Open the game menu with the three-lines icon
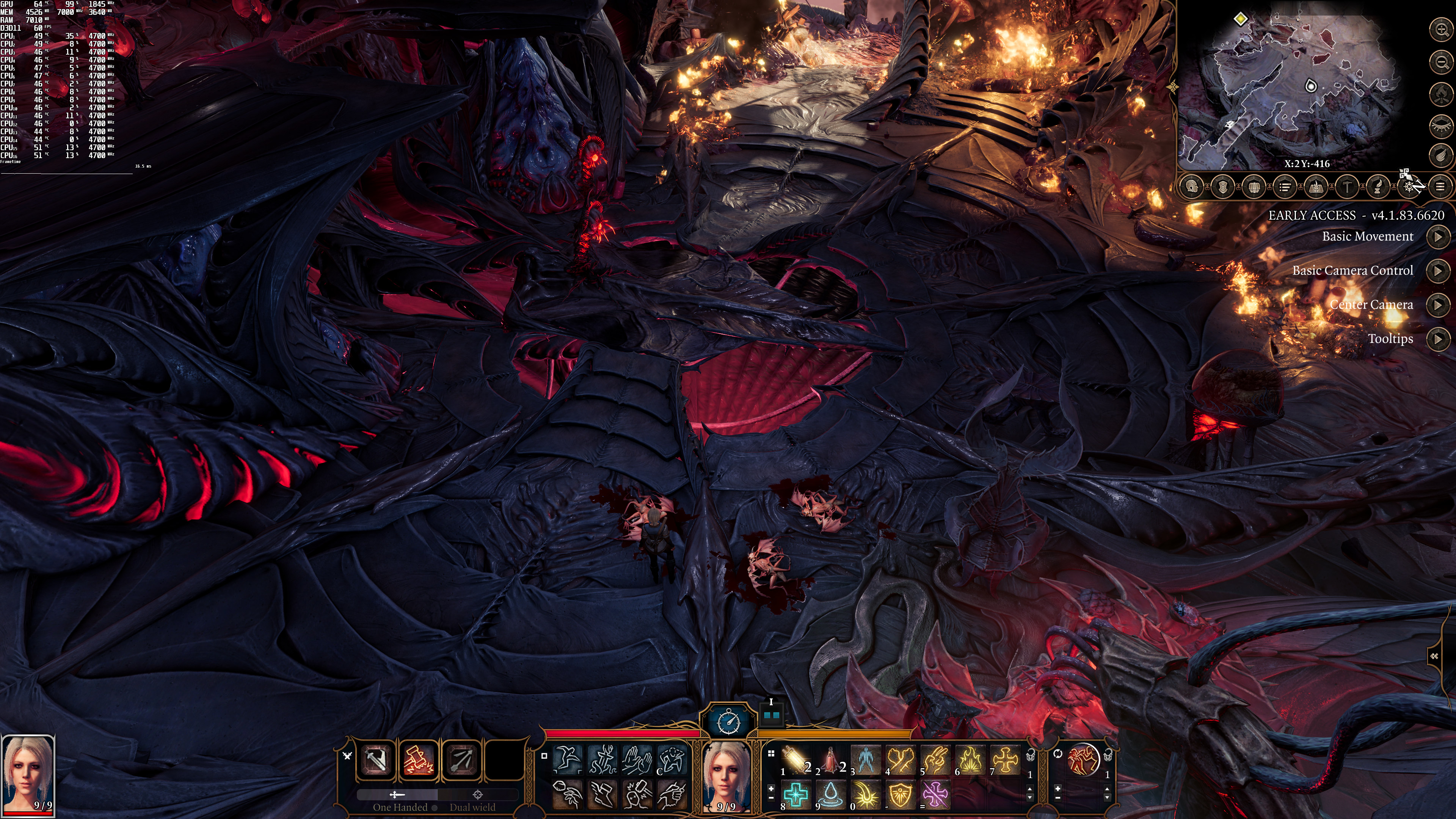The width and height of the screenshot is (1456, 819). coord(1439,187)
